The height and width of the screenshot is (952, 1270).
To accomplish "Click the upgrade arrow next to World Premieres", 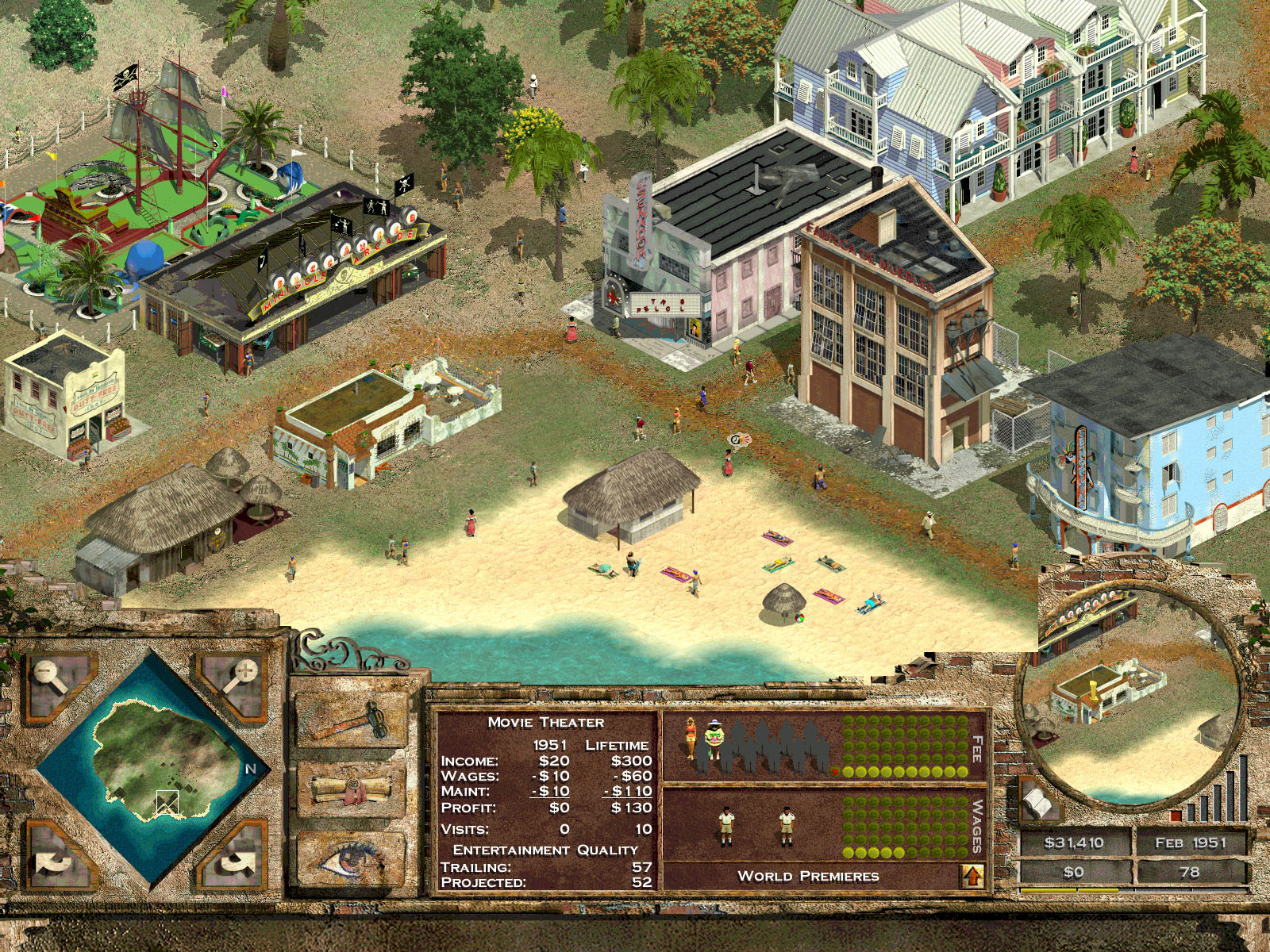I will [972, 875].
